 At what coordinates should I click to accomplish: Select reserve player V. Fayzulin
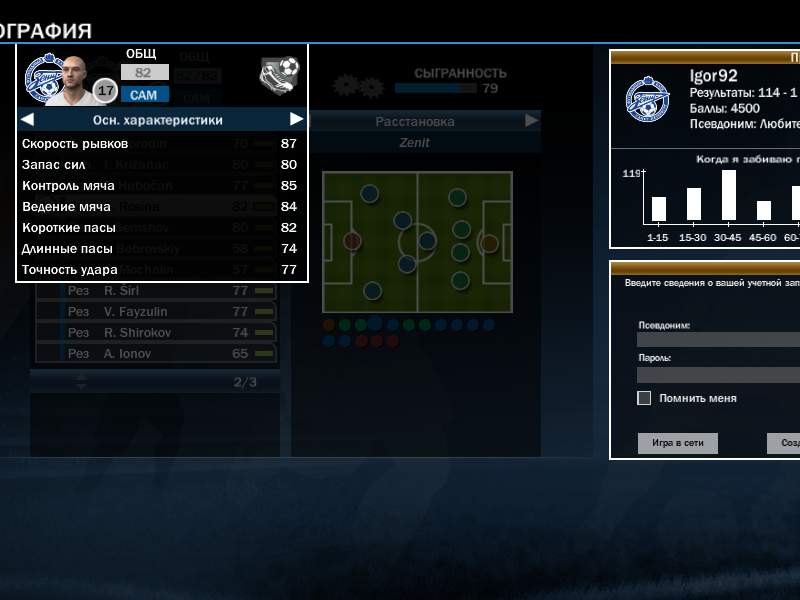[155, 312]
